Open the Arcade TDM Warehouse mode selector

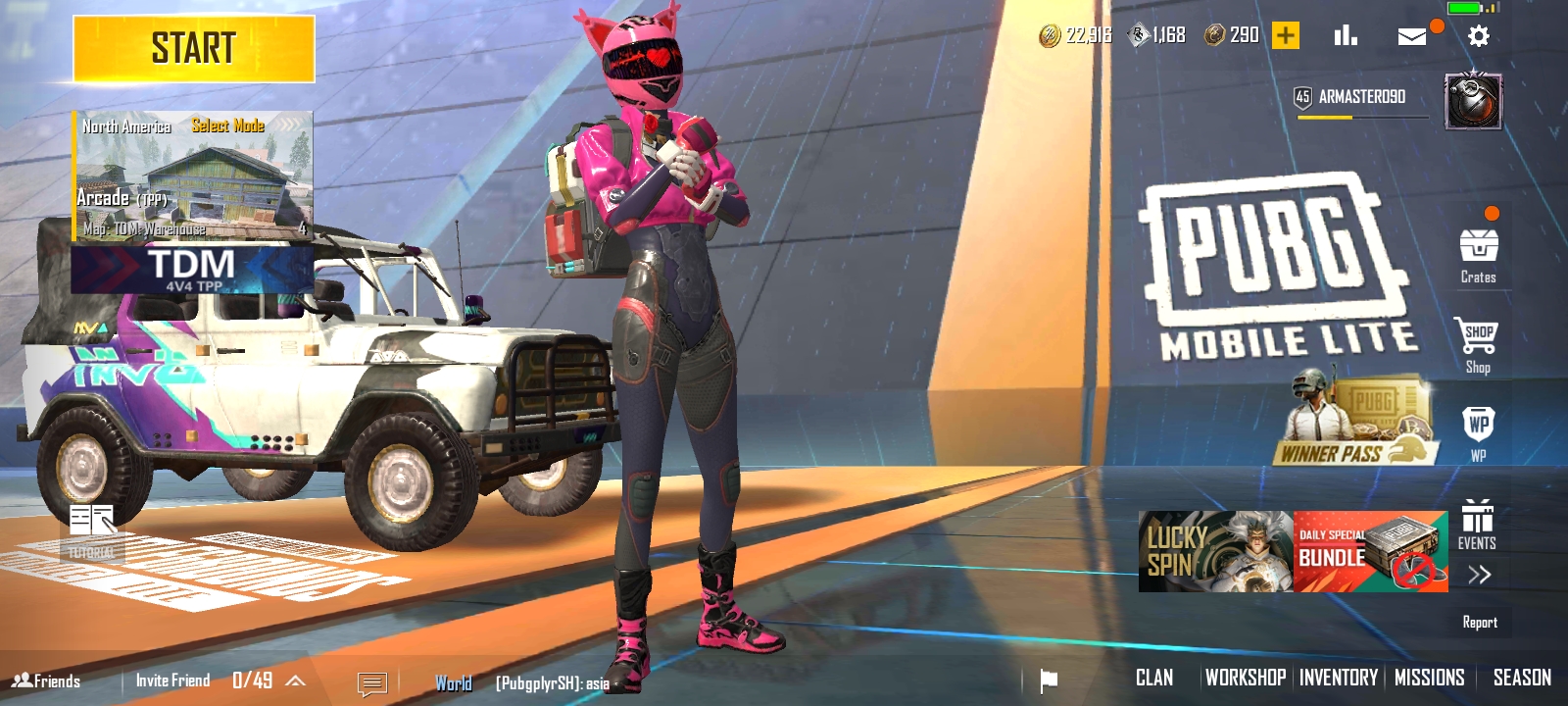193,176
